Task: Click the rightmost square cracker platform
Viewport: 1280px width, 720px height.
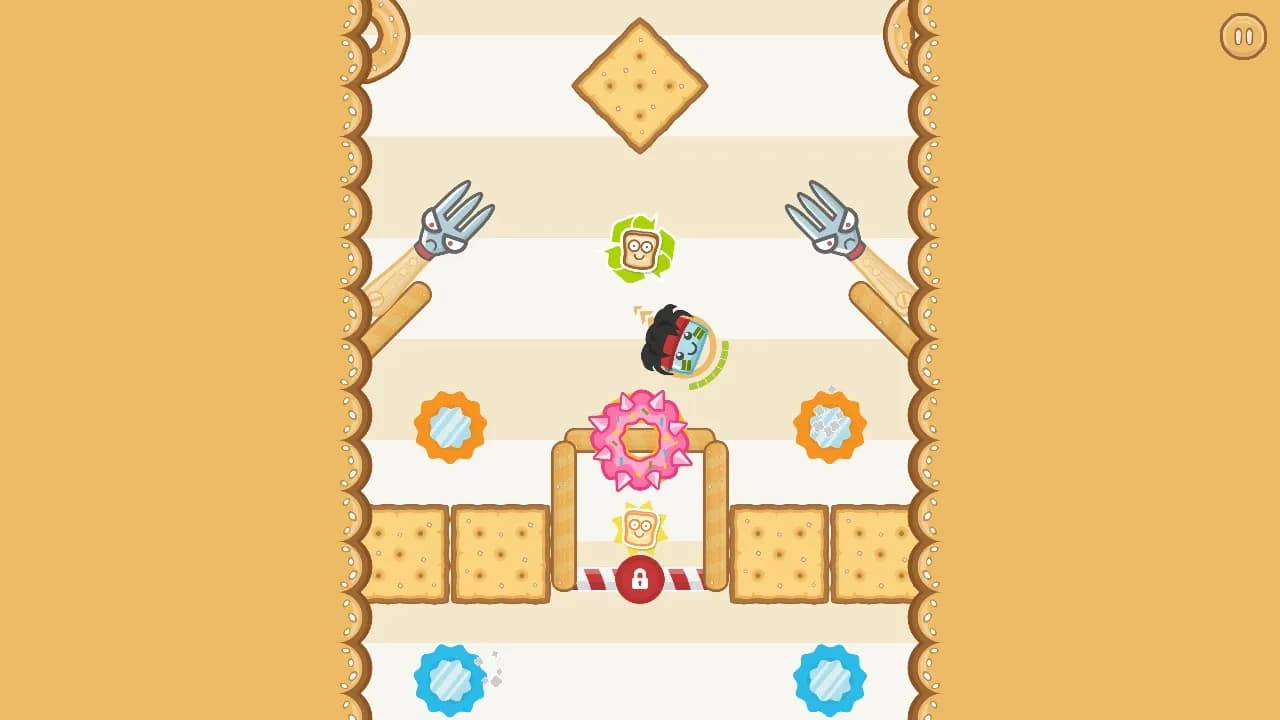Action: [872, 552]
